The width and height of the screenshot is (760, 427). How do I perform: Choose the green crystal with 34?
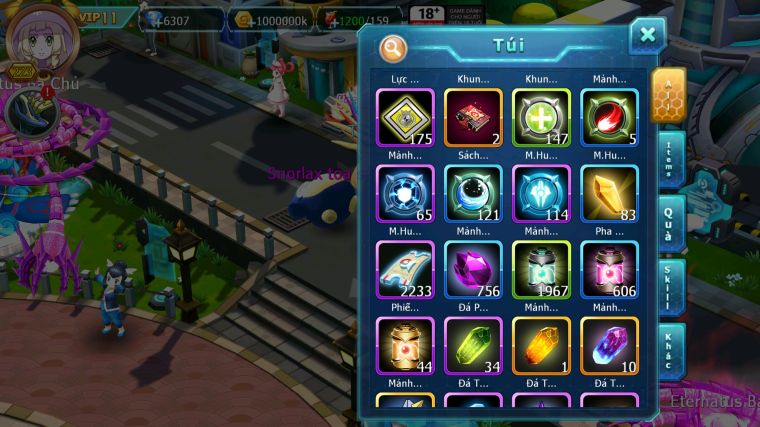point(473,345)
